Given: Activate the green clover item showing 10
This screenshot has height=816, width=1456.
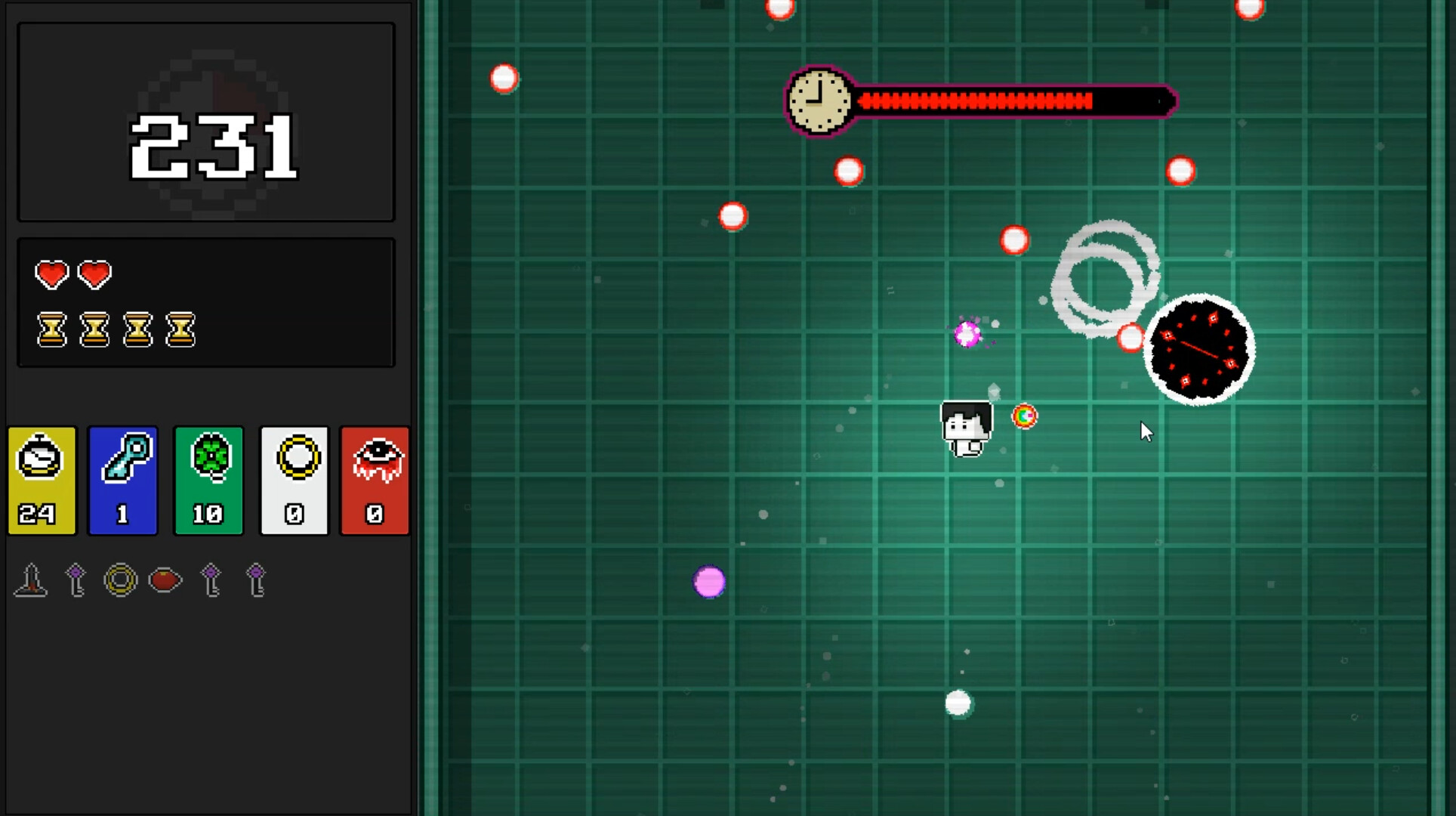Looking at the screenshot, I should [x=208, y=481].
